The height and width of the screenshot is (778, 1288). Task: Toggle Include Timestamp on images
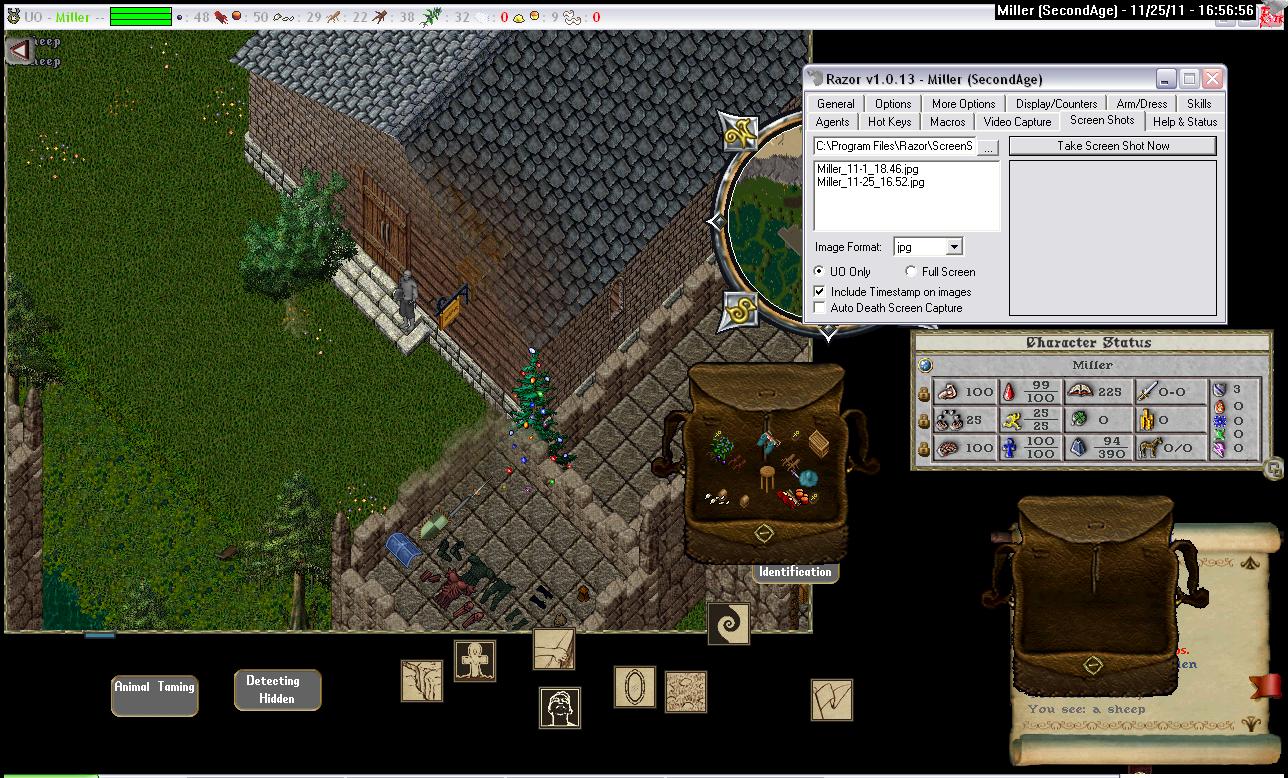click(821, 292)
